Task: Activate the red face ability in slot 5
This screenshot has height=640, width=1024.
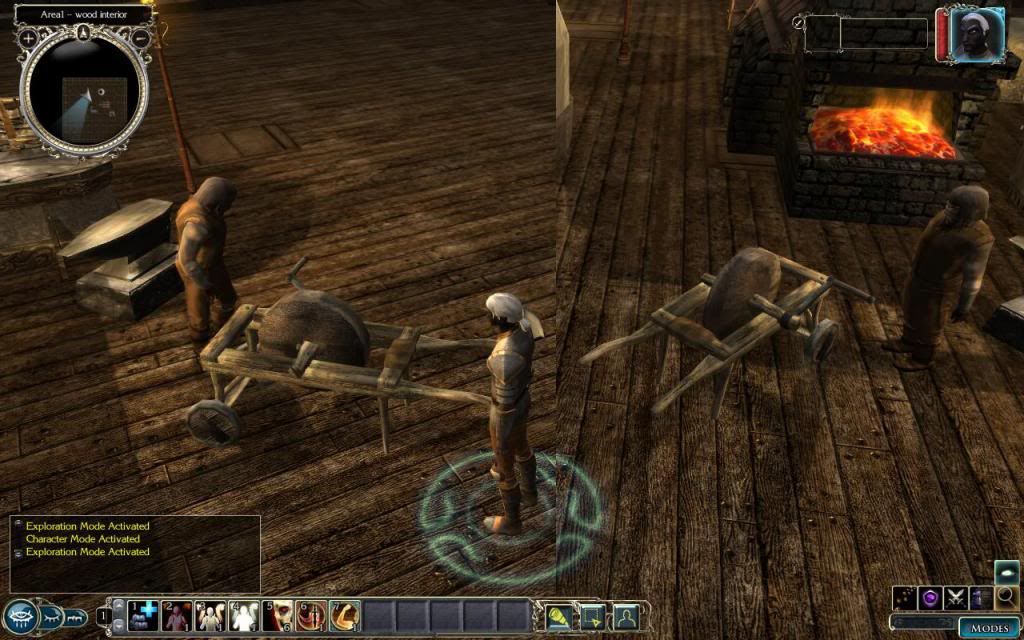Action: coord(279,615)
